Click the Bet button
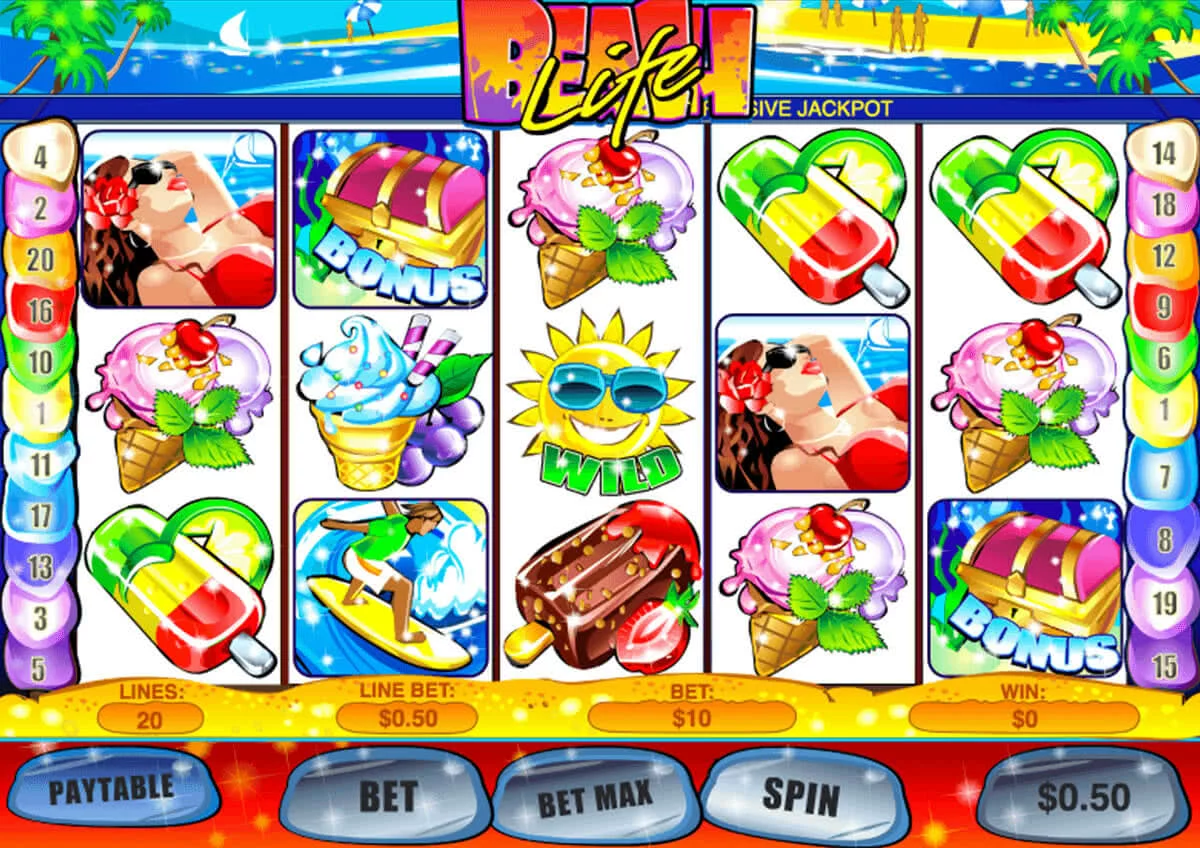Image resolution: width=1200 pixels, height=848 pixels. (x=387, y=796)
